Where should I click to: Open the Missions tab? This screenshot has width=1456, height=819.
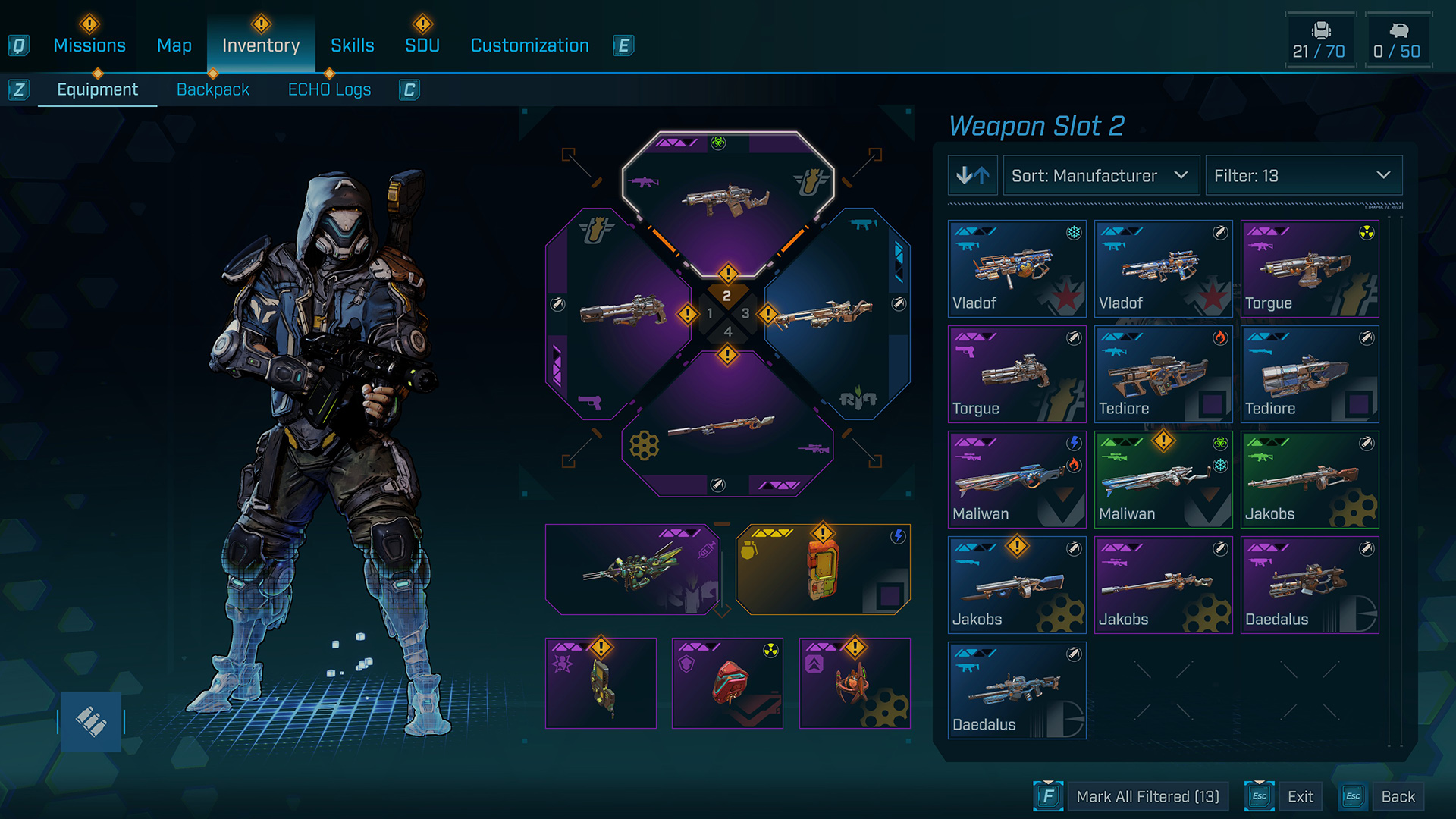point(89,45)
